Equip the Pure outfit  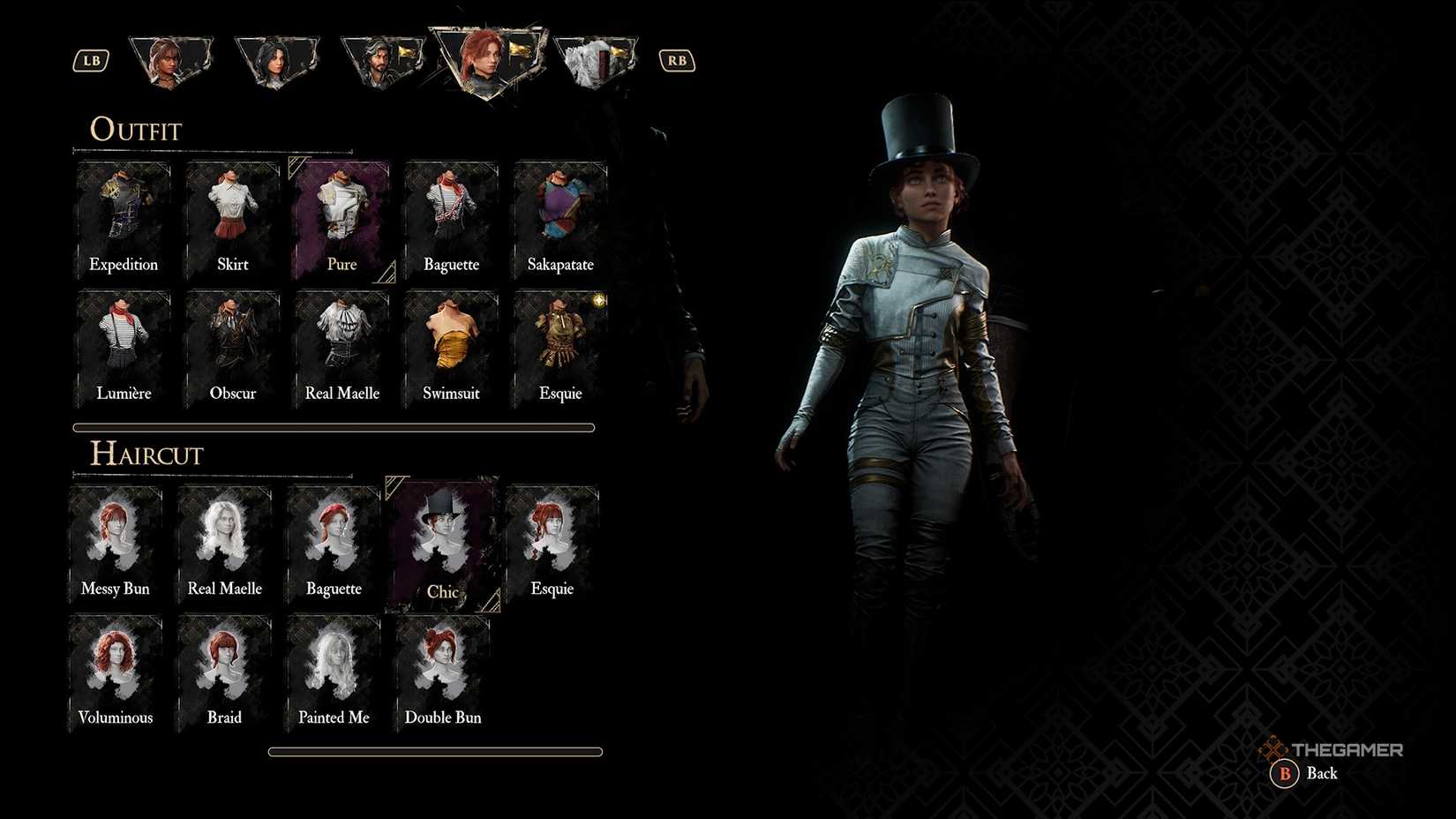(341, 216)
